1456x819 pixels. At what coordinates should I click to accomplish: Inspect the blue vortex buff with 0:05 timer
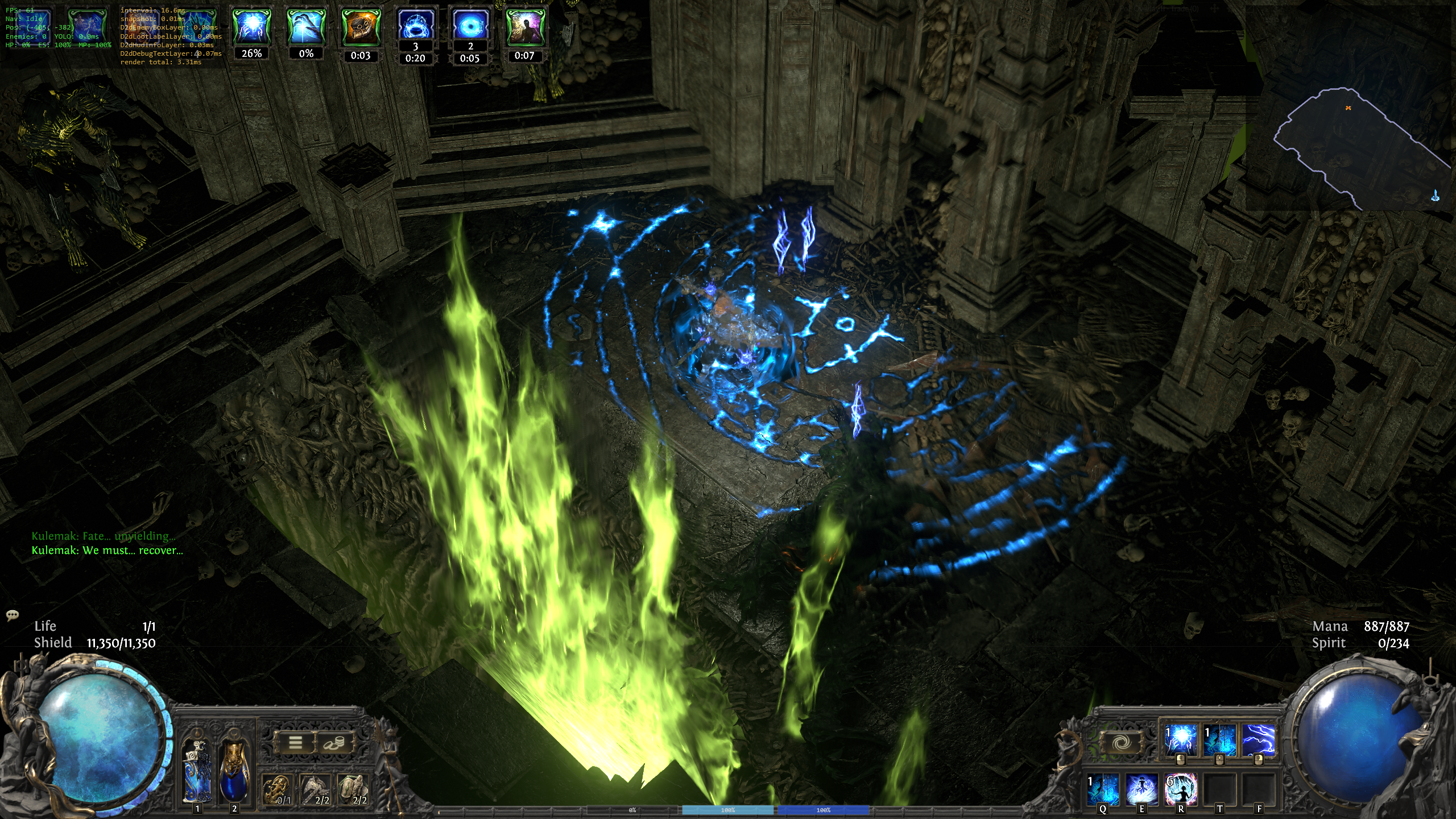pyautogui.click(x=470, y=26)
